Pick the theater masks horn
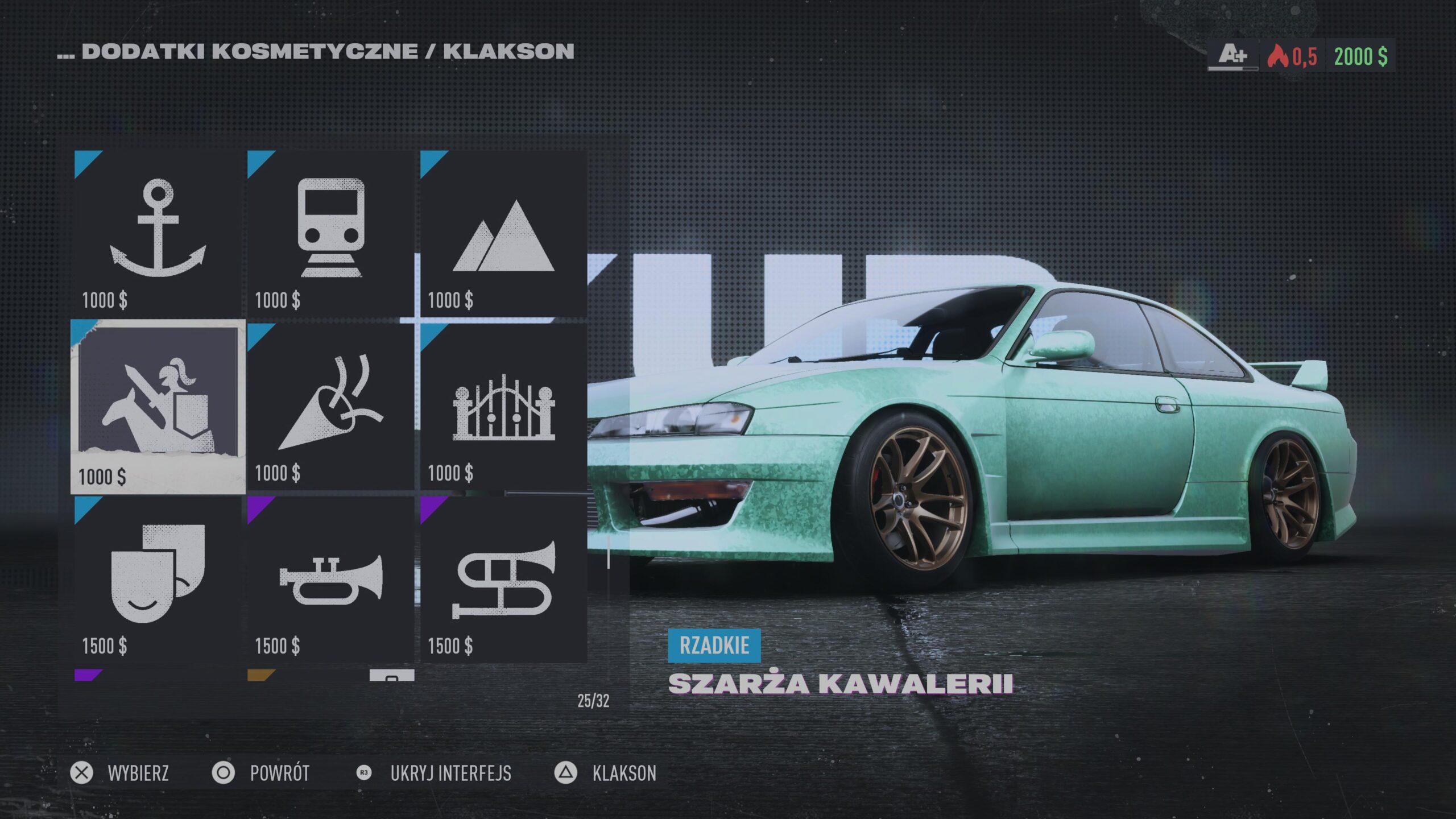The height and width of the screenshot is (819, 1456). (x=158, y=579)
